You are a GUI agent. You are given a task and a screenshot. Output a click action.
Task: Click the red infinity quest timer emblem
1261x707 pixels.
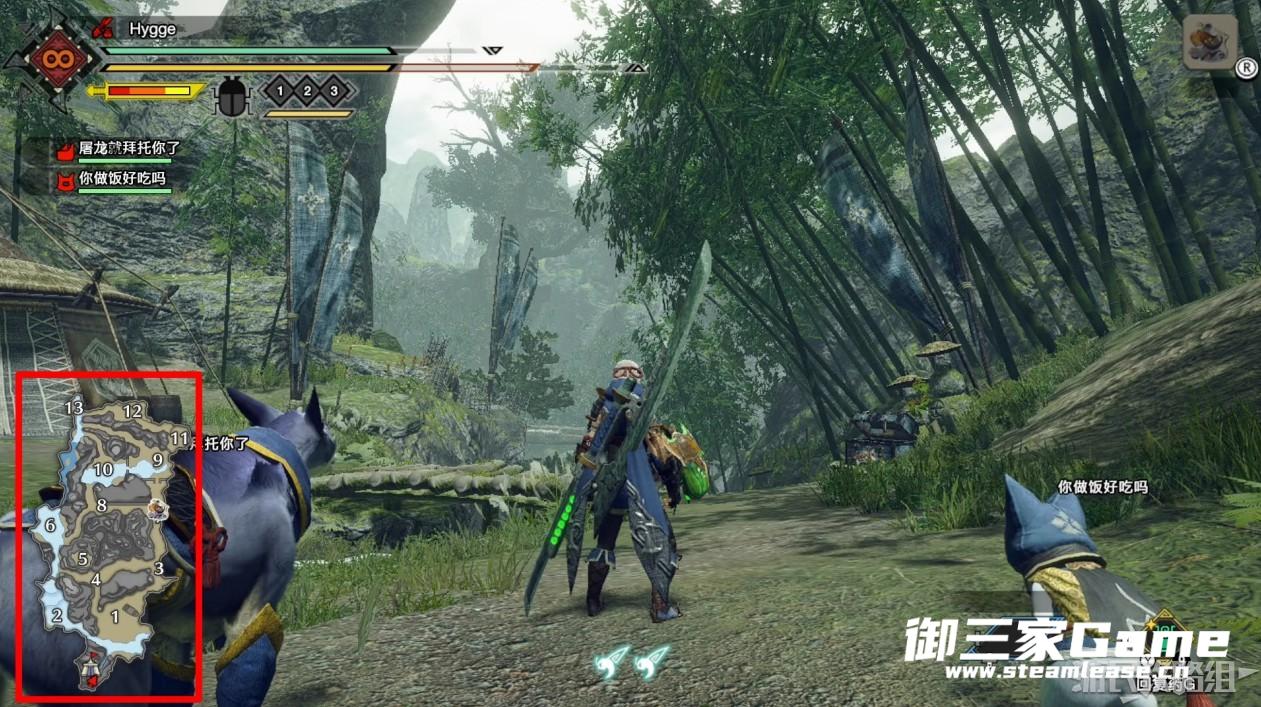(49, 58)
